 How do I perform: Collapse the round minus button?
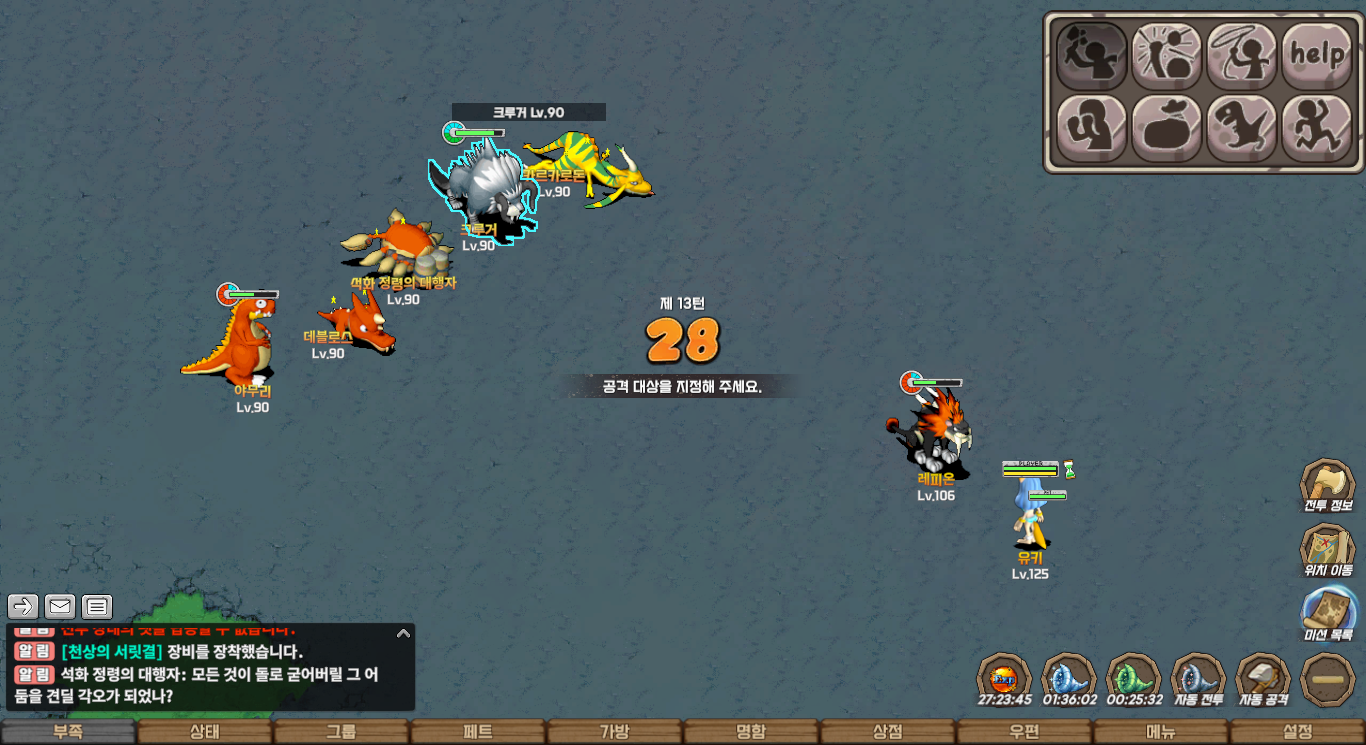click(1328, 679)
